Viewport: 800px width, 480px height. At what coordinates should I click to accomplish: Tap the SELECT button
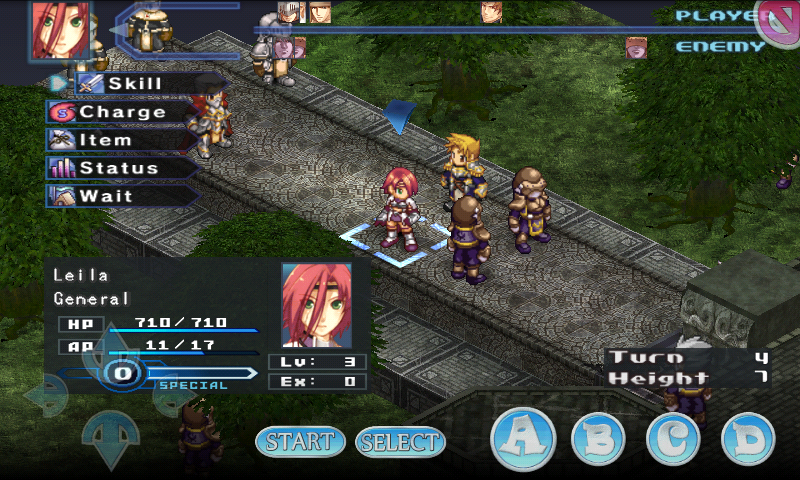[400, 441]
